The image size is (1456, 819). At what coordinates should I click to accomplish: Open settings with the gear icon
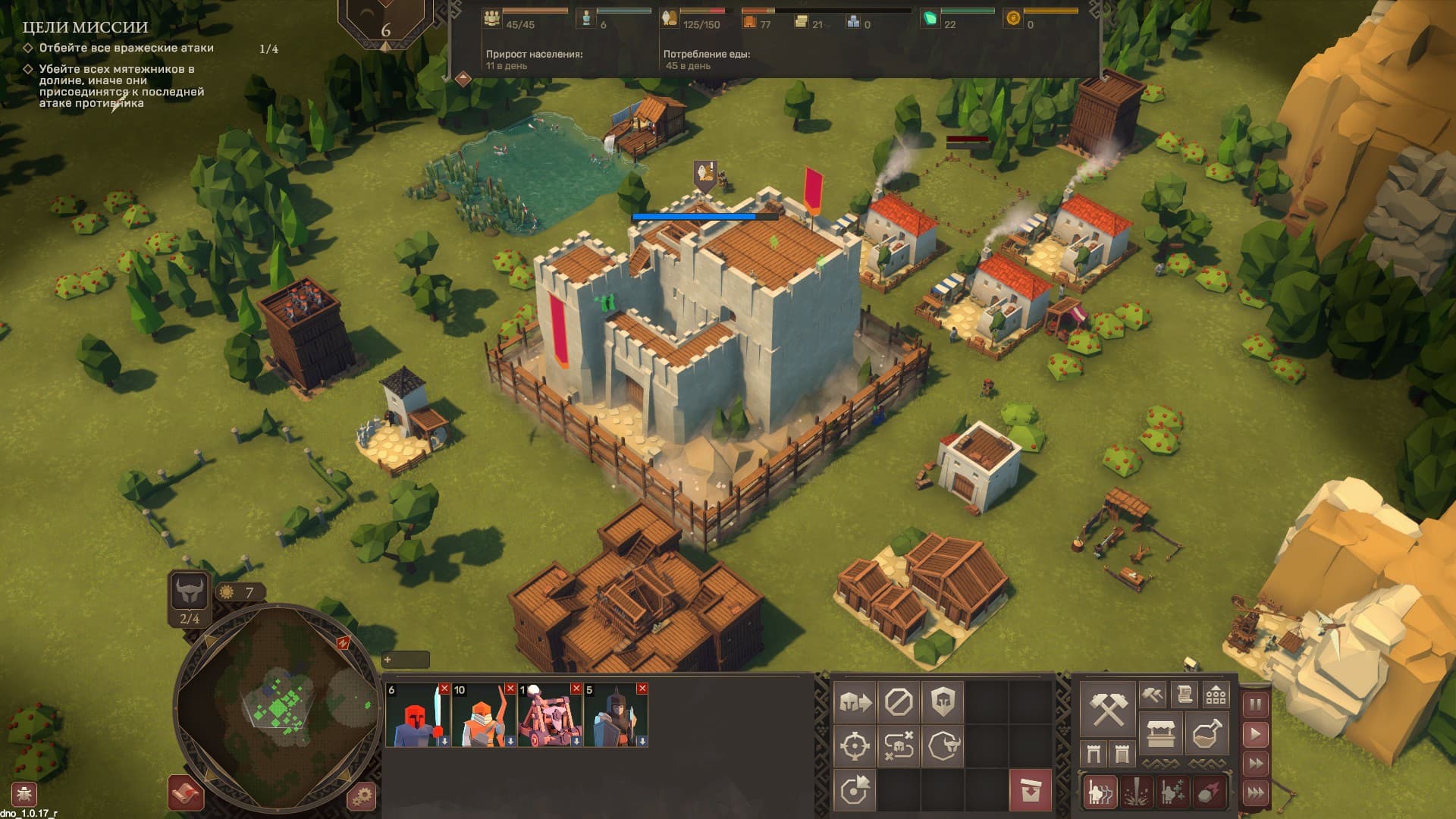(x=362, y=795)
